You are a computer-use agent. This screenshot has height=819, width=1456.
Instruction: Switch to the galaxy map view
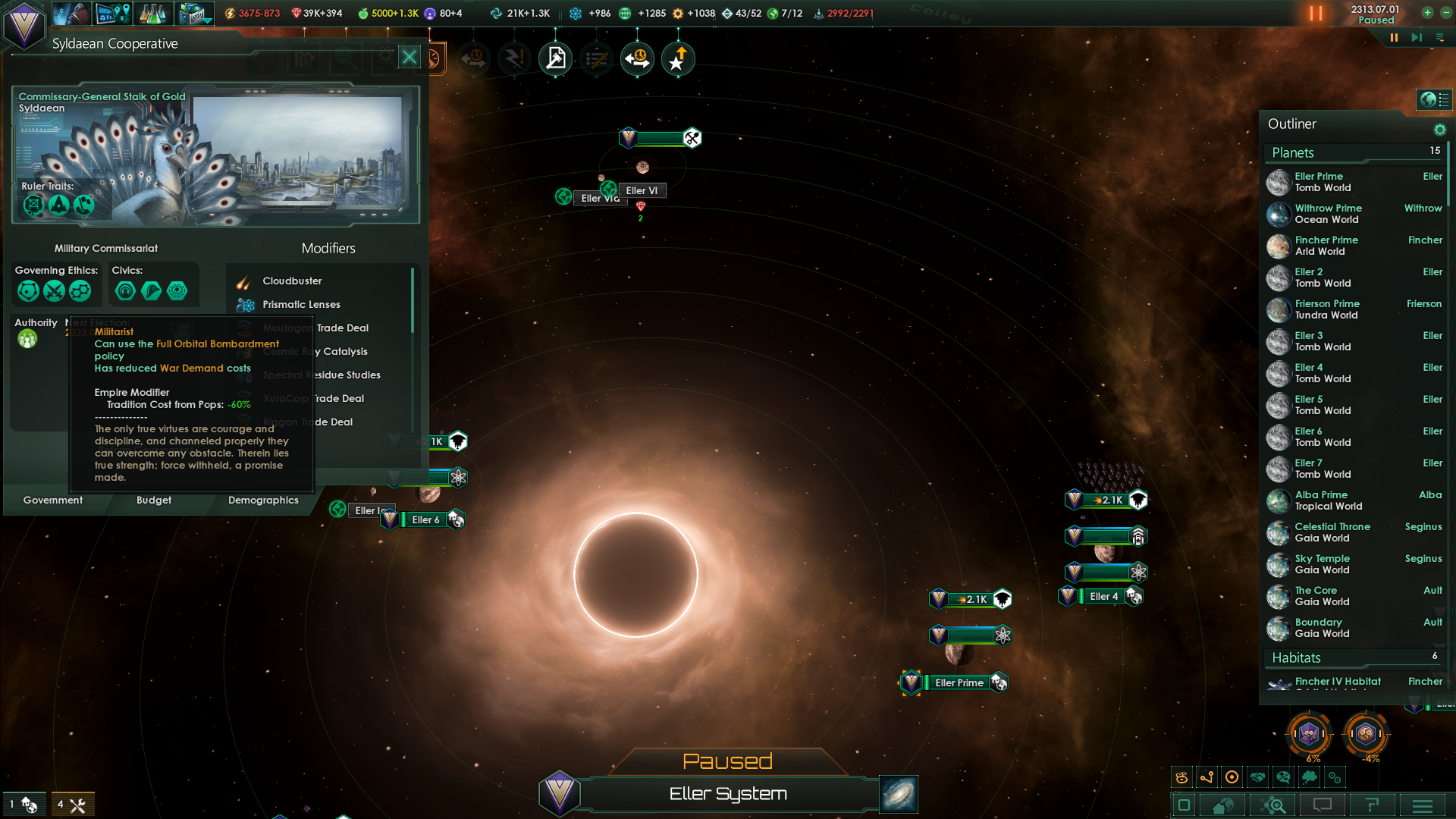(x=899, y=794)
